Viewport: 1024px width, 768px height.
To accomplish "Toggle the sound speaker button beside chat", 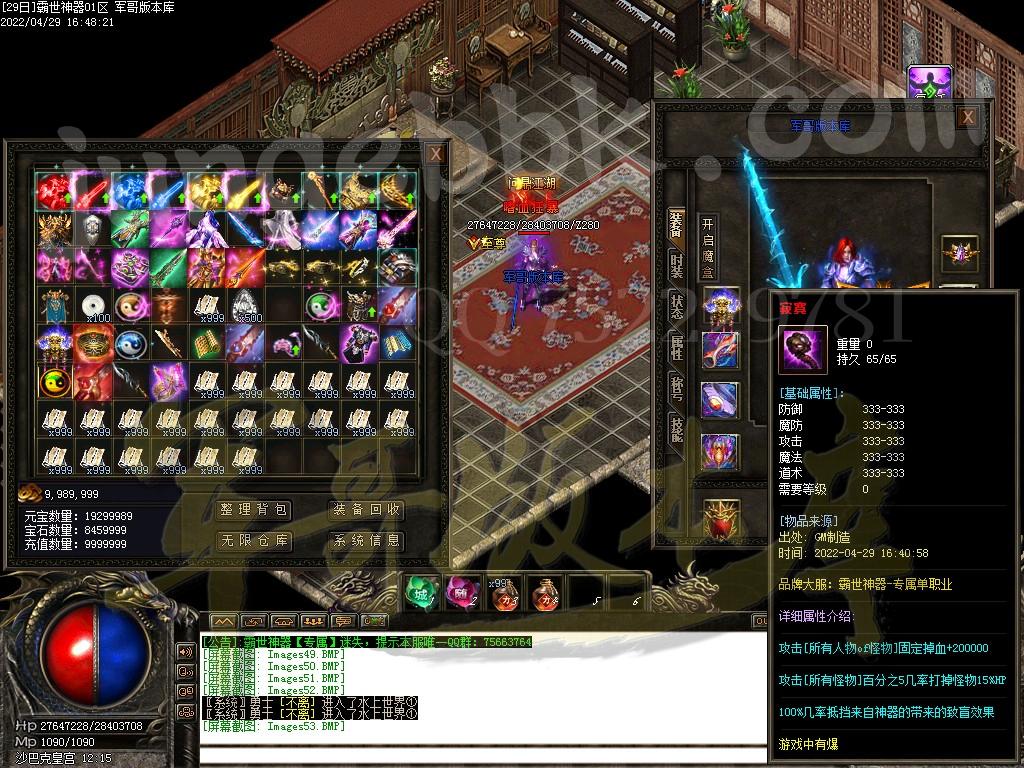I will coord(186,651).
